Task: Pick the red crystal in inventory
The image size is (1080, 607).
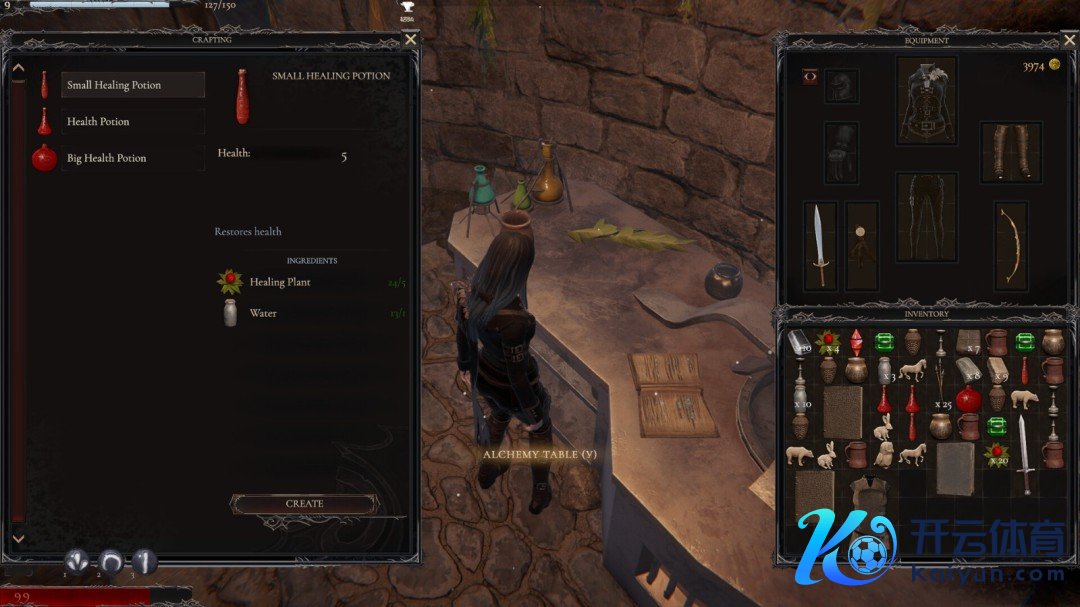Action: pos(856,342)
